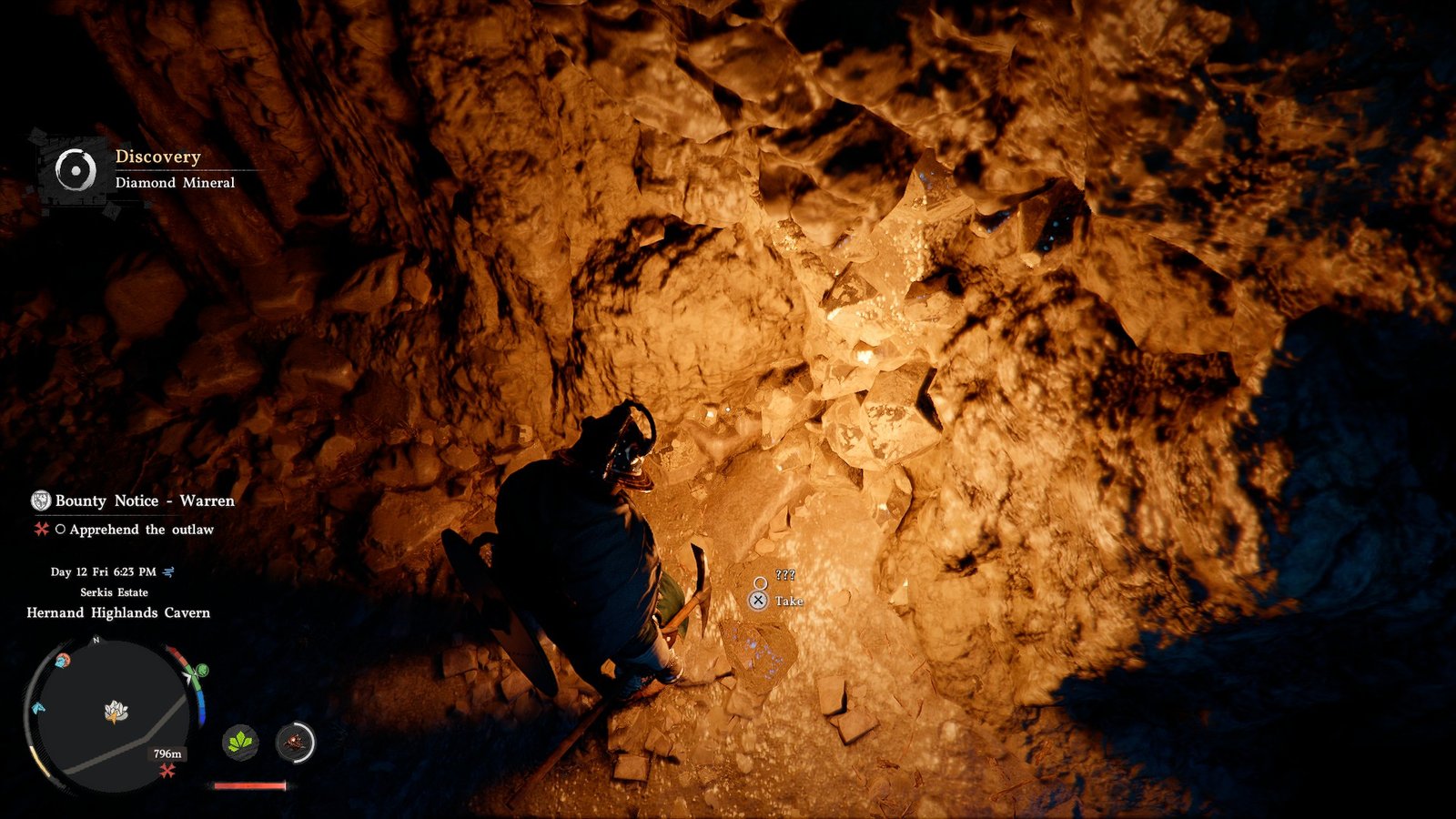Select the insect icon with the ring gauge
This screenshot has width=1456, height=819.
(295, 743)
